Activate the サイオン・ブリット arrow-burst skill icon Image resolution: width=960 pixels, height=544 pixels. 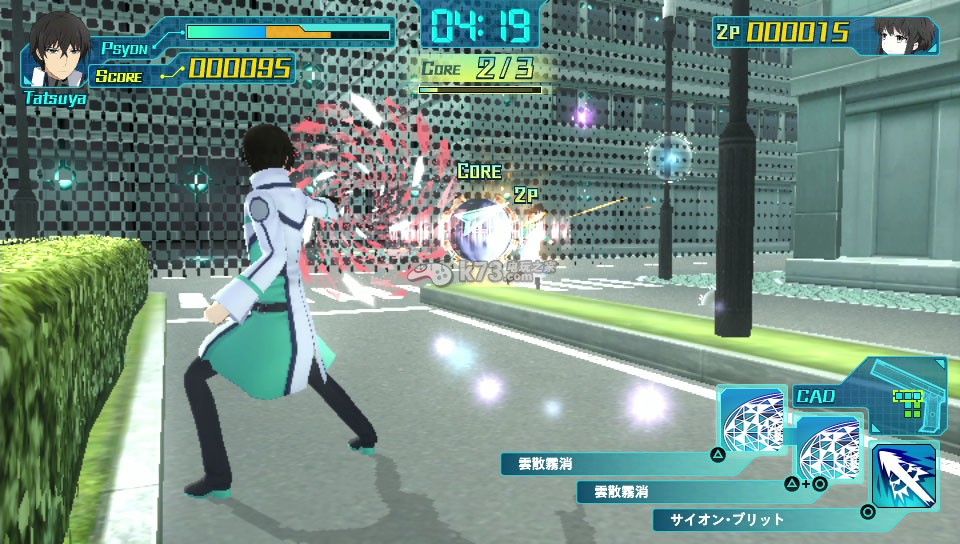click(904, 477)
